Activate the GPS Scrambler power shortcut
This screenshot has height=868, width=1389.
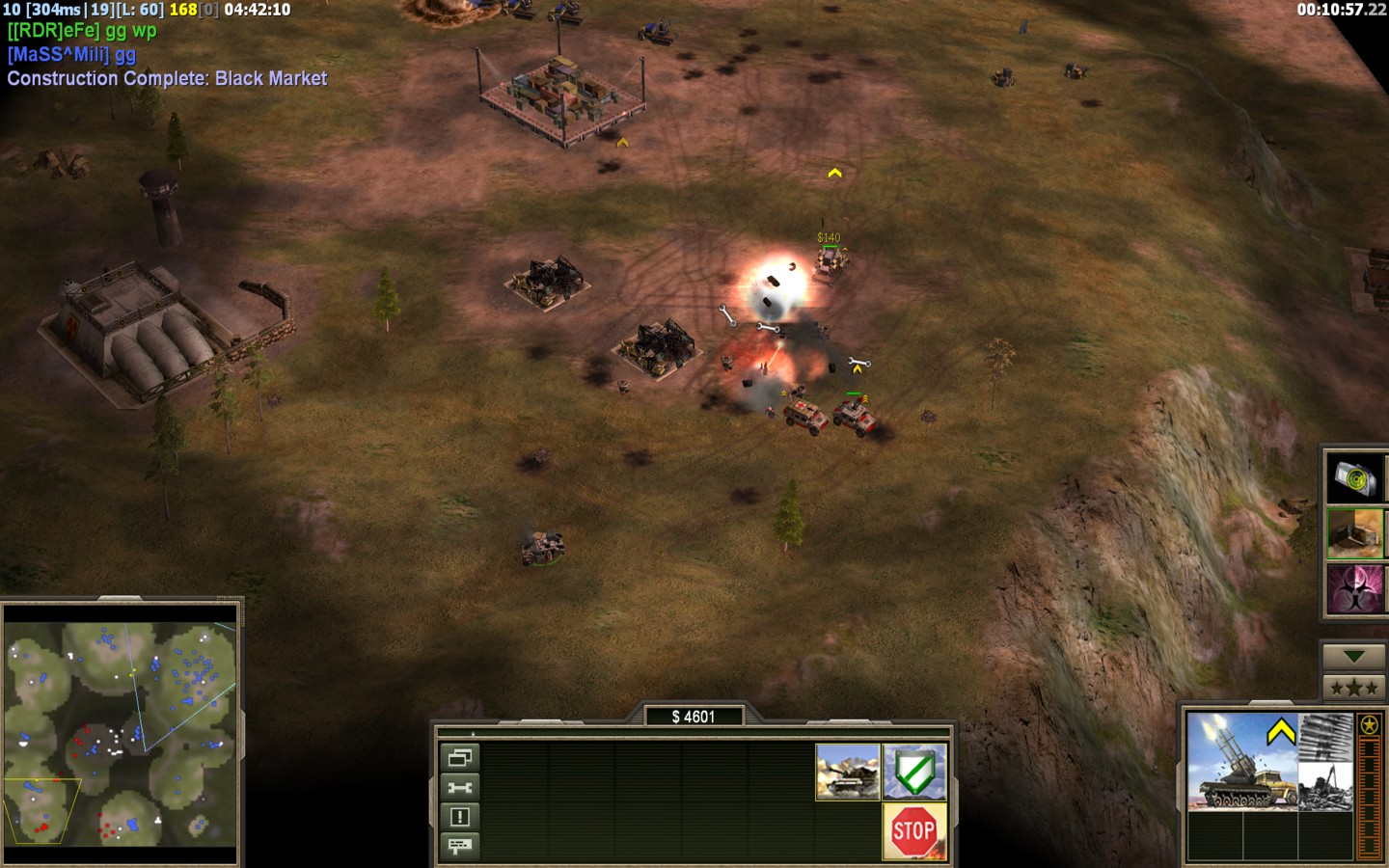(x=1354, y=477)
